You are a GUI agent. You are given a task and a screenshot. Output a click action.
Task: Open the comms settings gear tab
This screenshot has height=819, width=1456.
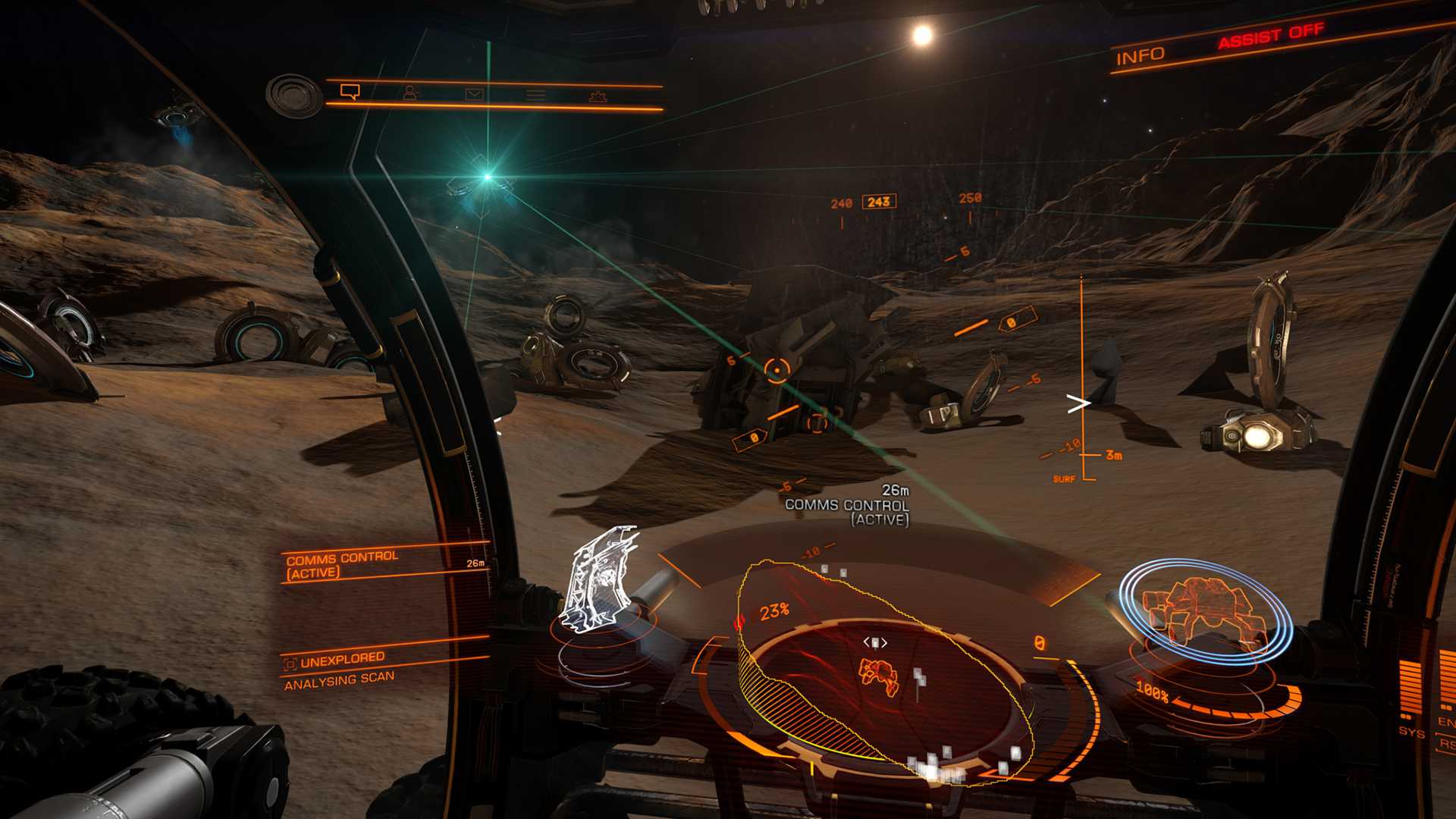click(598, 96)
